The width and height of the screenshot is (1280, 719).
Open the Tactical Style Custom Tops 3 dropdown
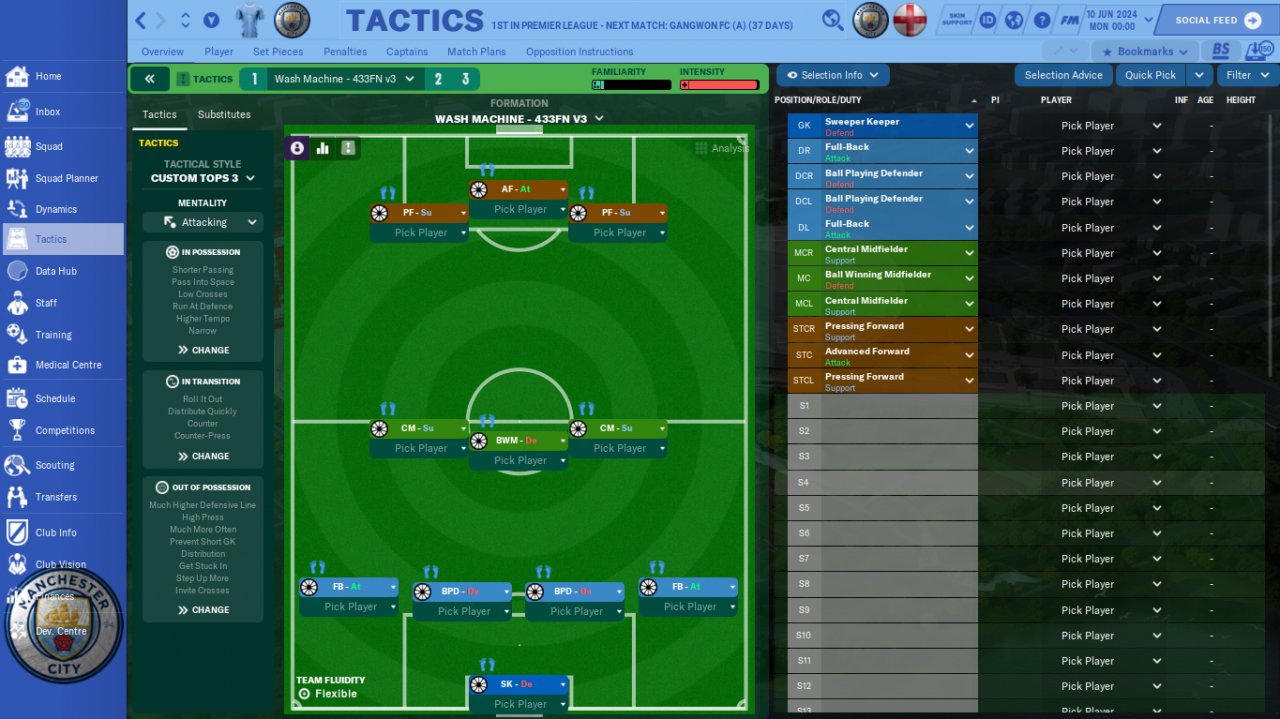203,178
